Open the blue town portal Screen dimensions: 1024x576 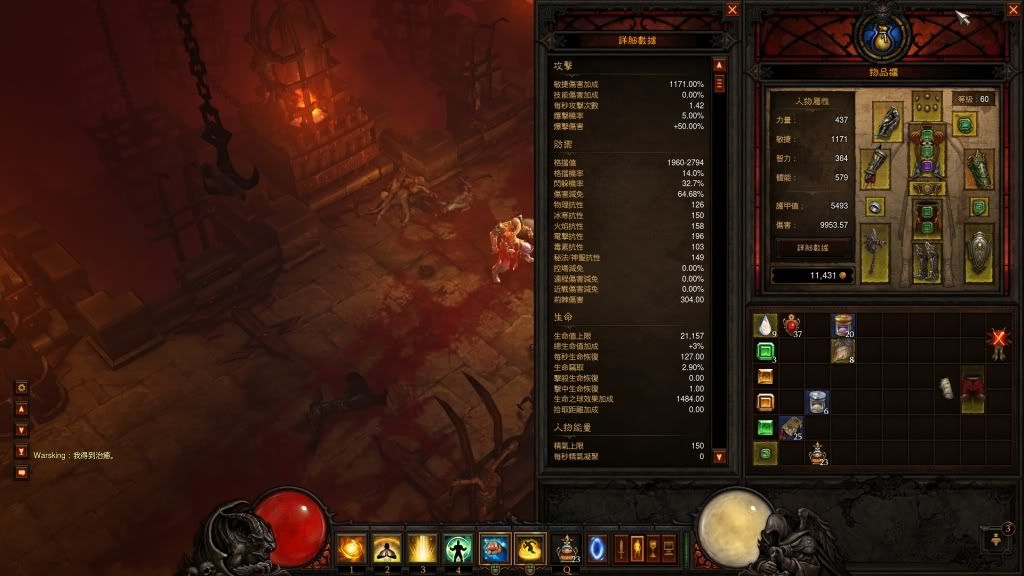pyautogui.click(x=596, y=548)
